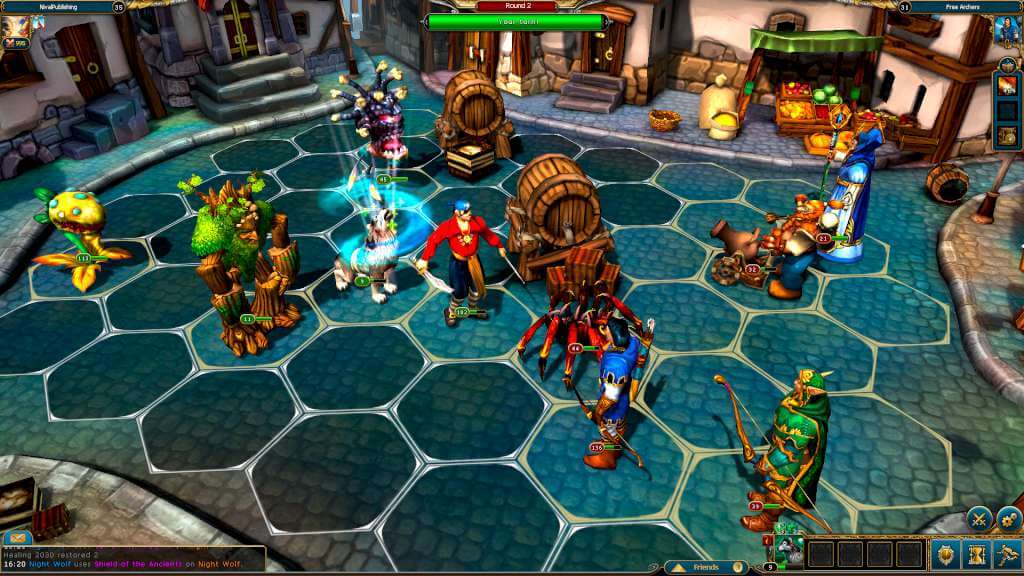Cast the fiery red spell
This screenshot has width=1024, height=576.
tap(1007, 84)
